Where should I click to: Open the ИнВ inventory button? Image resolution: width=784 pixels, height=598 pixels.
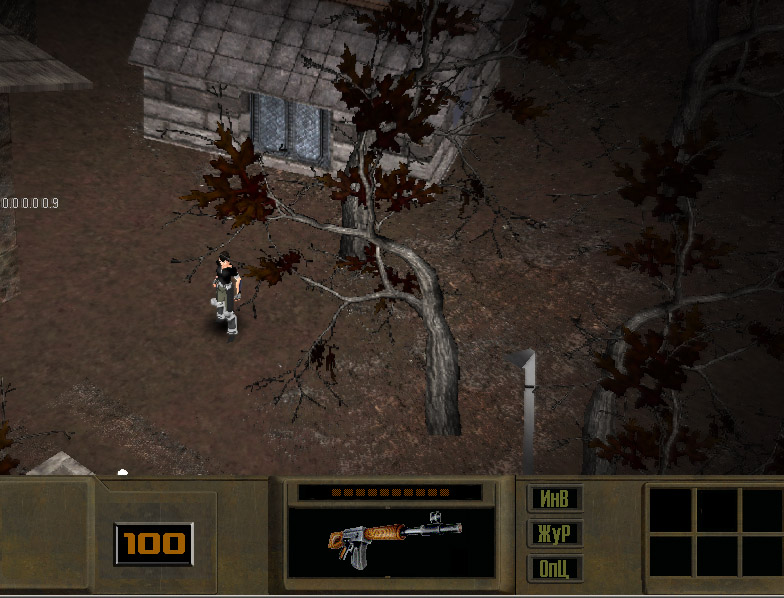coord(555,498)
